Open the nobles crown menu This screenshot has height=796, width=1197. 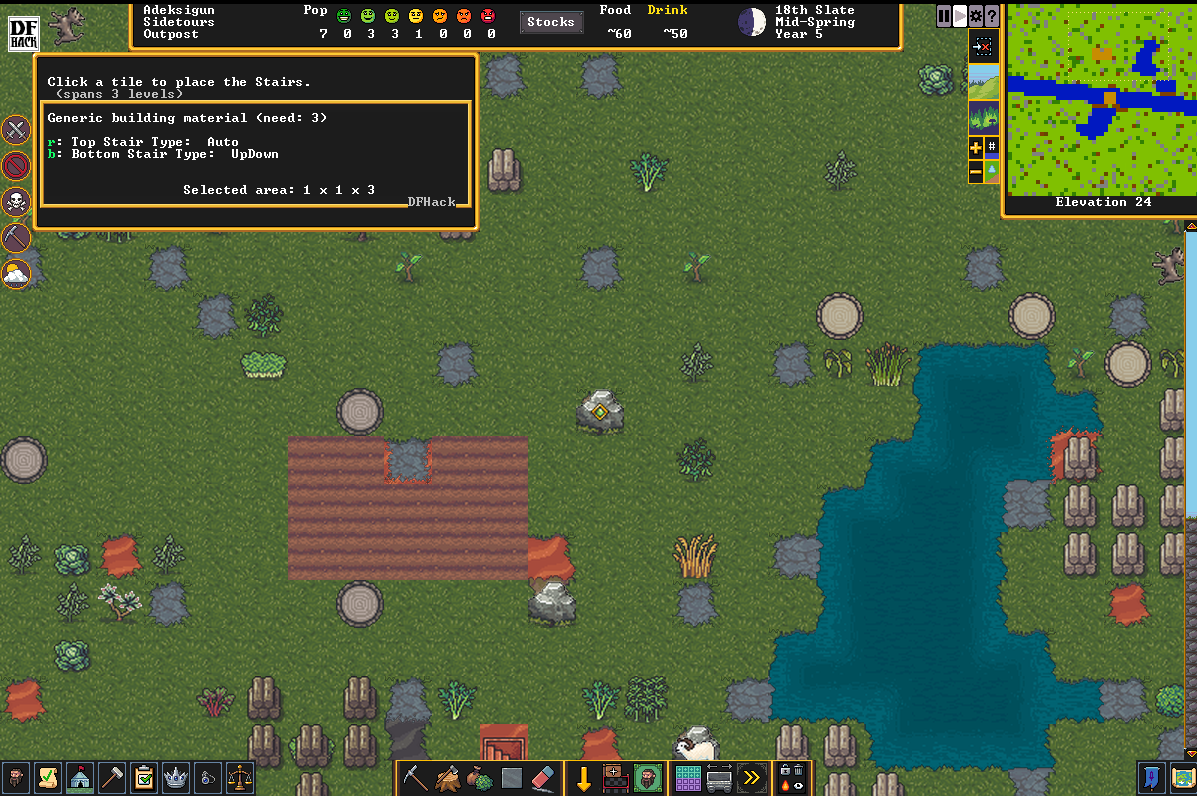(176, 778)
